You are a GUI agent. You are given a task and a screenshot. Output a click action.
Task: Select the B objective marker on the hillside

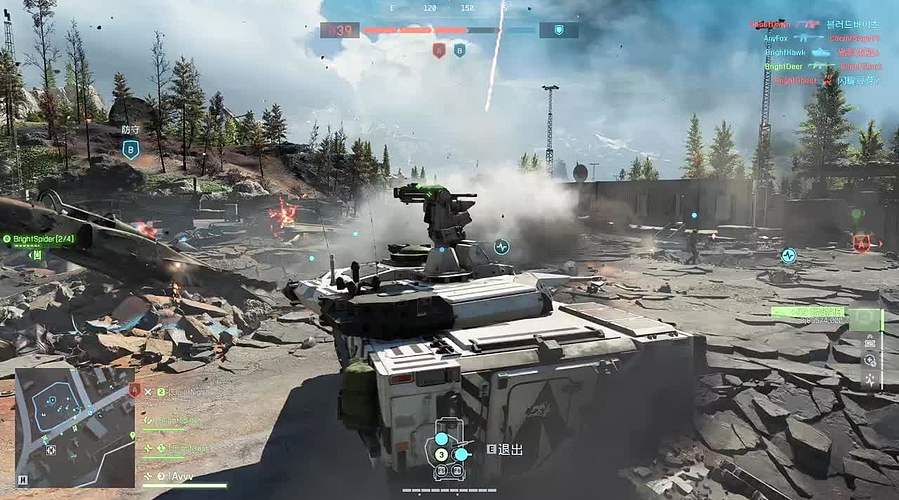coord(130,149)
